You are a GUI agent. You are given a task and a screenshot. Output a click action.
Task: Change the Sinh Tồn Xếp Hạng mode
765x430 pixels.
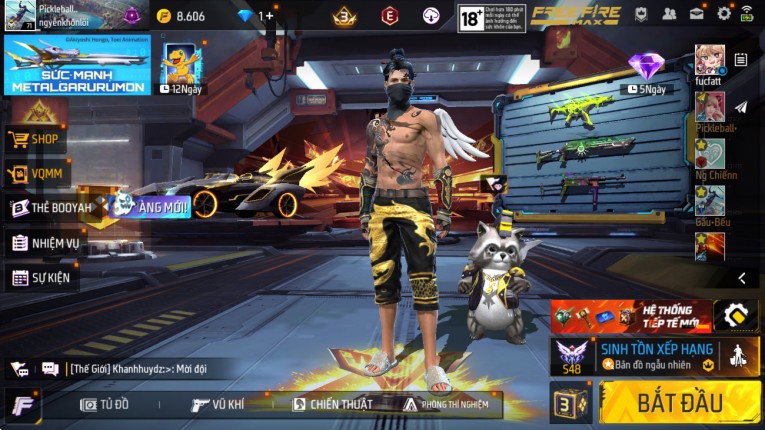pos(655,356)
